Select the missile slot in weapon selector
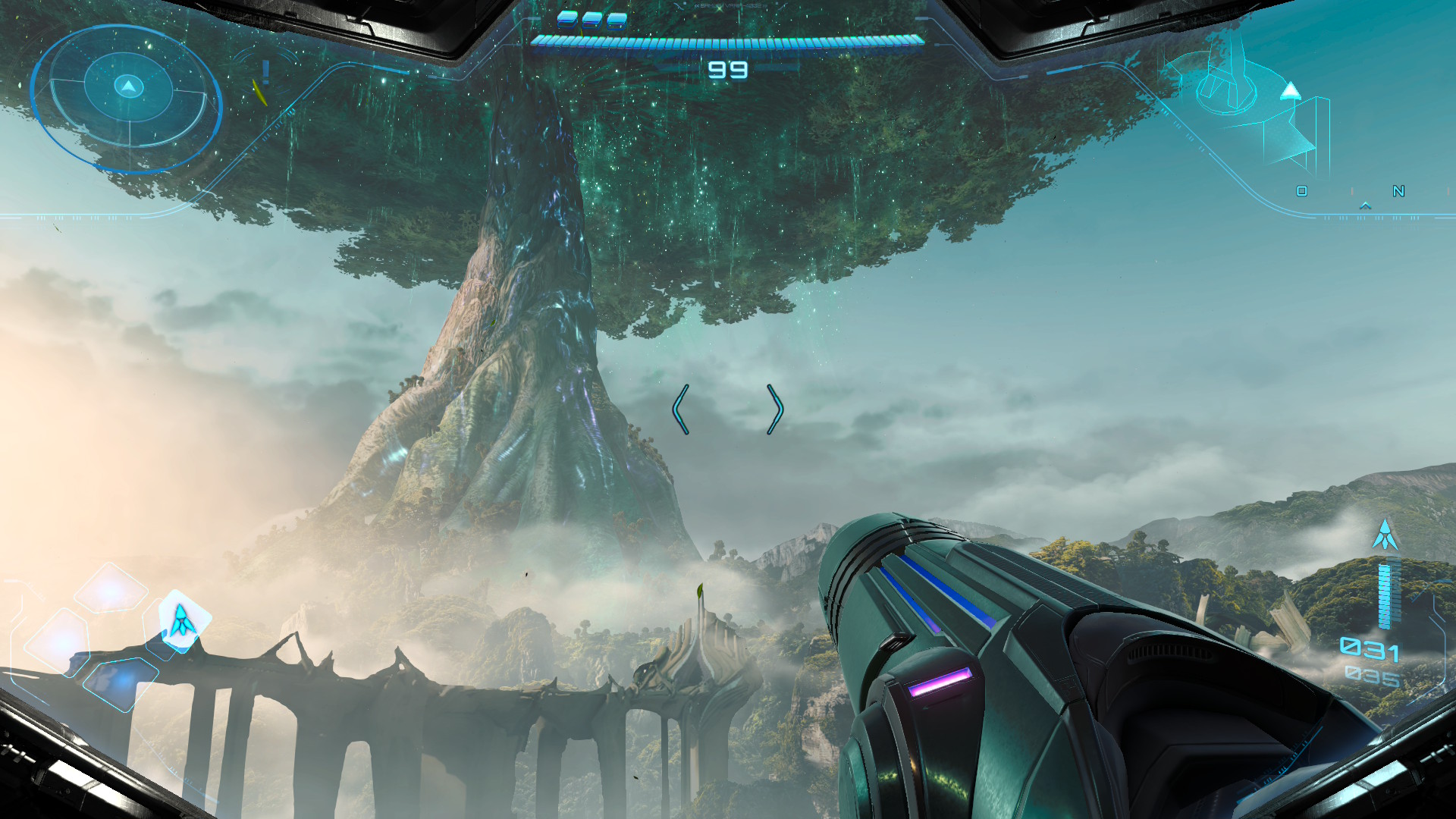Screen dimensions: 1456x819 [182, 621]
